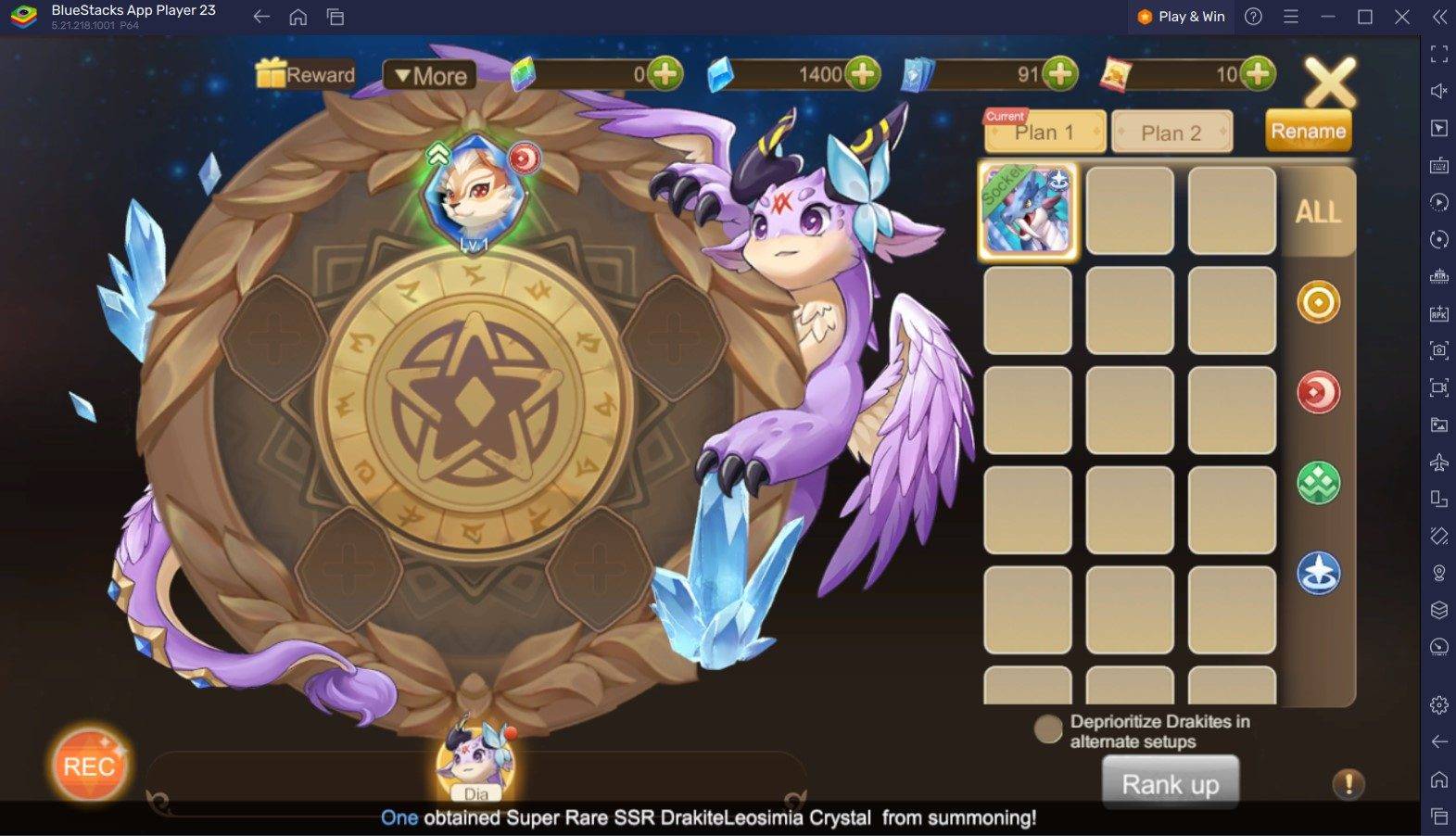The width and height of the screenshot is (1456, 836).
Task: Expand the More currency dropdown
Action: [431, 76]
